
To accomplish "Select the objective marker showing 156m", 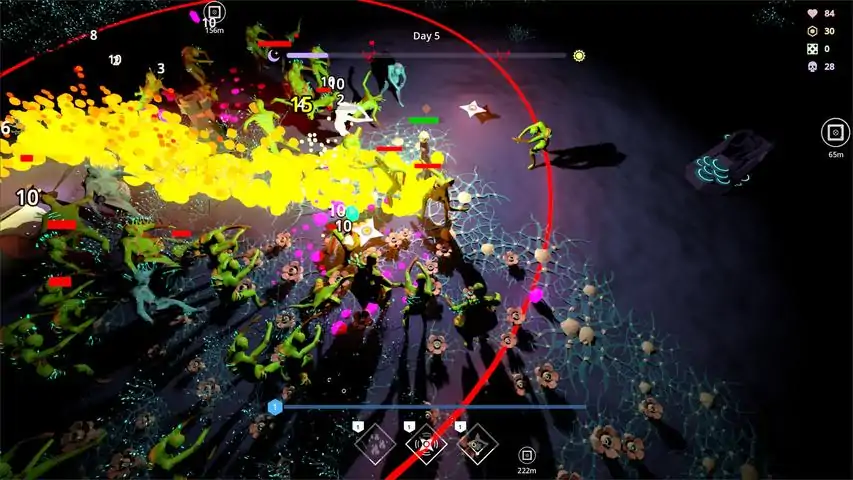I will pos(213,13).
